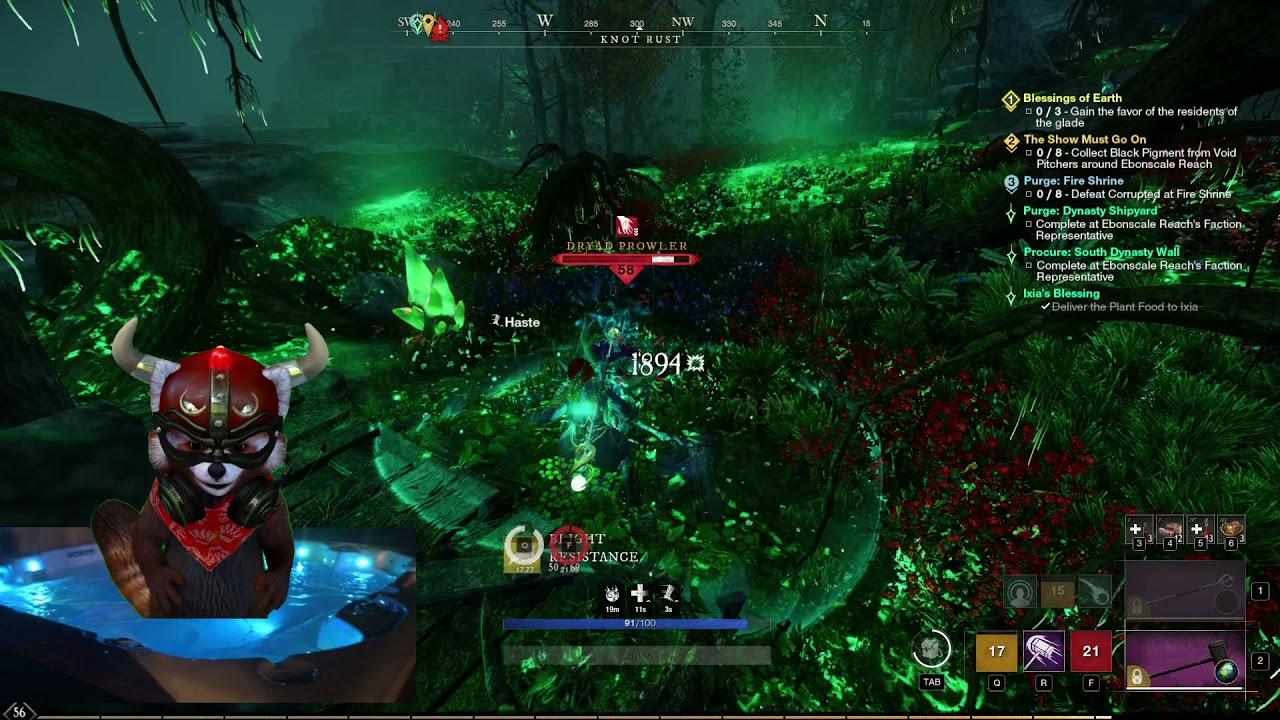The width and height of the screenshot is (1280, 720).
Task: Click the yellow ability on 17 cooldown
Action: [996, 652]
